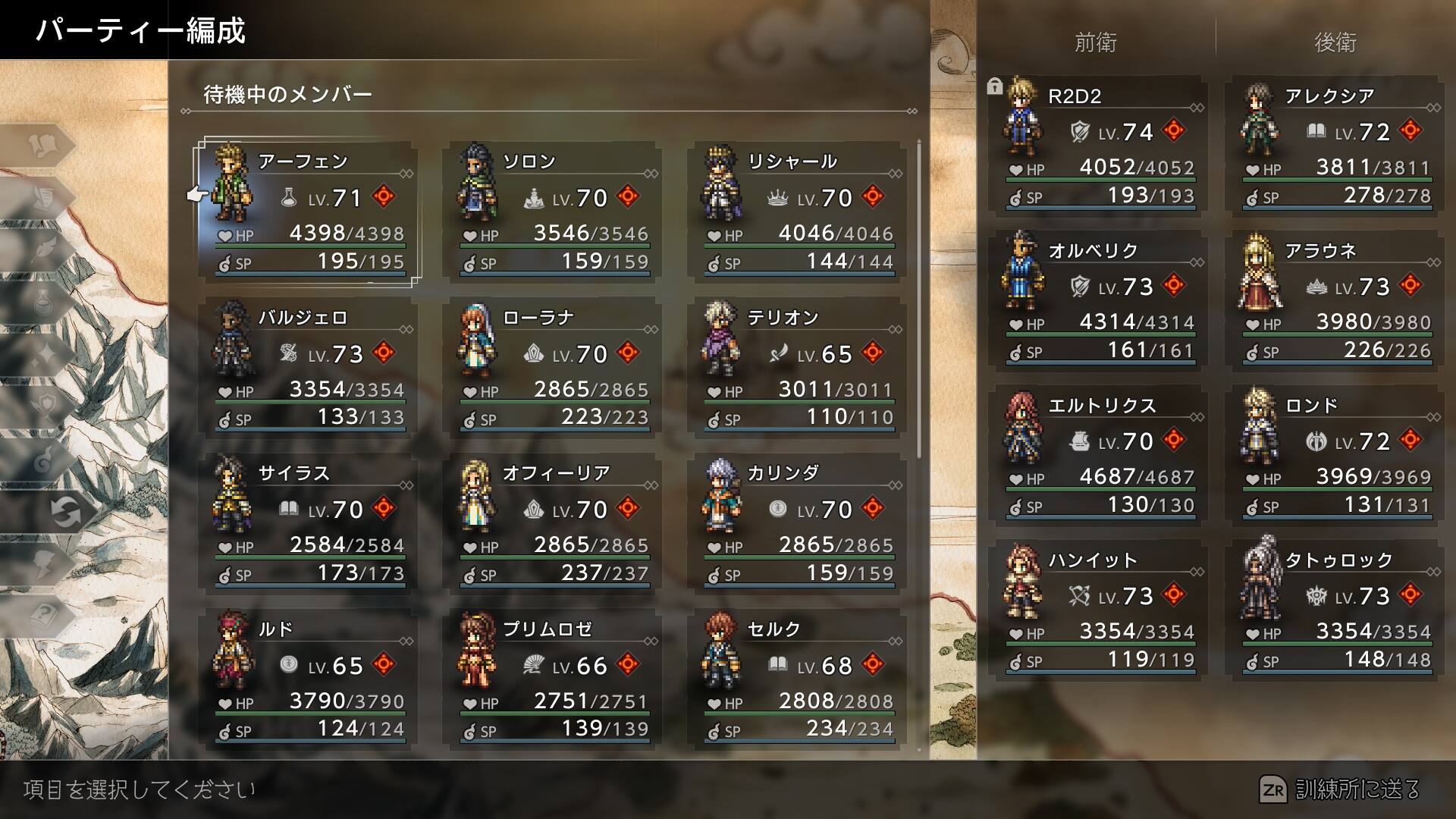Viewport: 1456px width, 819px height.
Task: Choose ソロン character card
Action: (552, 212)
